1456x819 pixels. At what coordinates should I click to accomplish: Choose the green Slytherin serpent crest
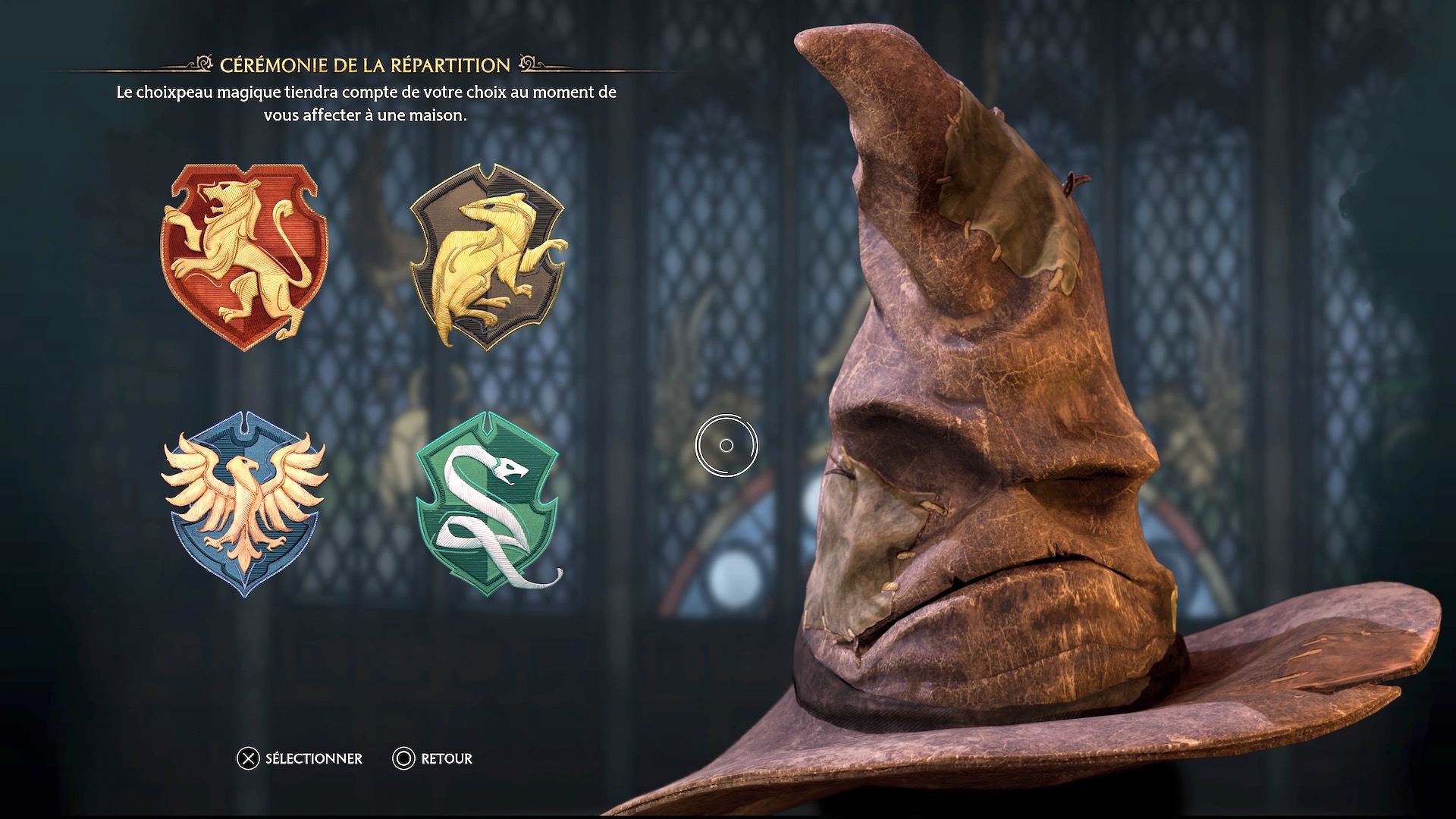488,504
